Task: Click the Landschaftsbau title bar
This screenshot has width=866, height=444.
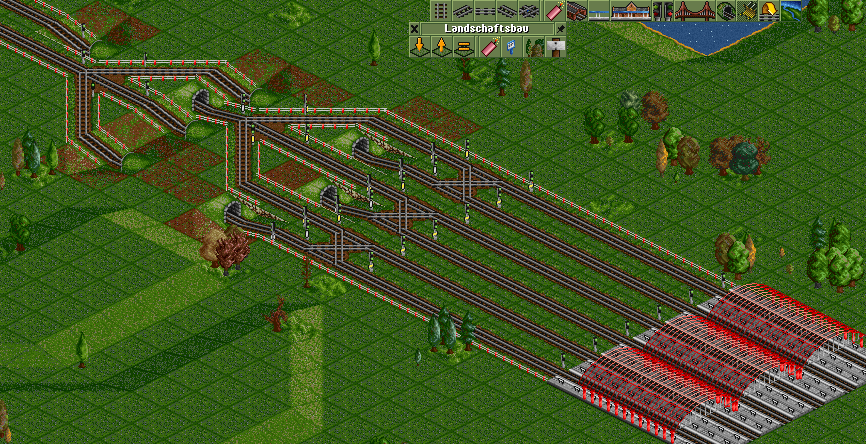Action: coord(486,29)
